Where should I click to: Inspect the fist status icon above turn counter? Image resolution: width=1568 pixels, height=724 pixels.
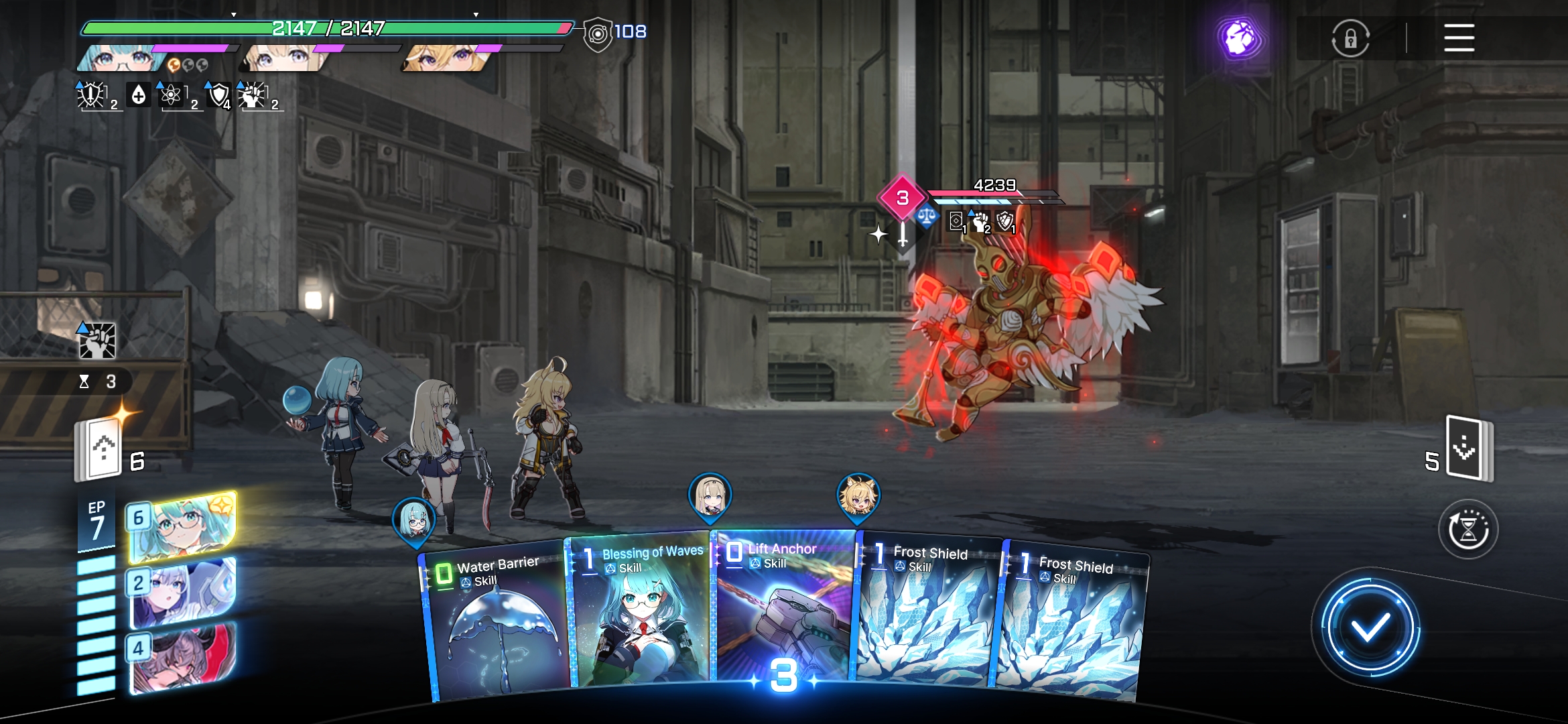coord(98,341)
